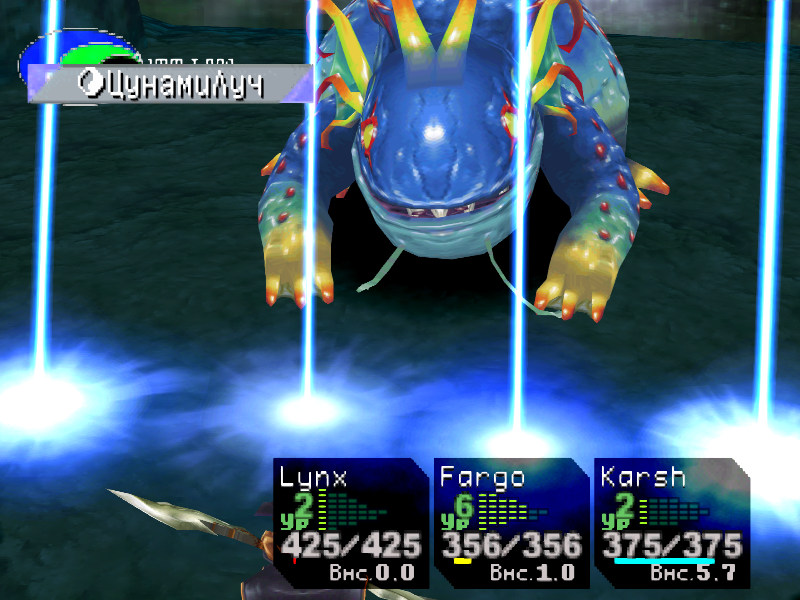Choose Fargo's party status panel
This screenshot has height=600, width=800.
click(x=510, y=523)
